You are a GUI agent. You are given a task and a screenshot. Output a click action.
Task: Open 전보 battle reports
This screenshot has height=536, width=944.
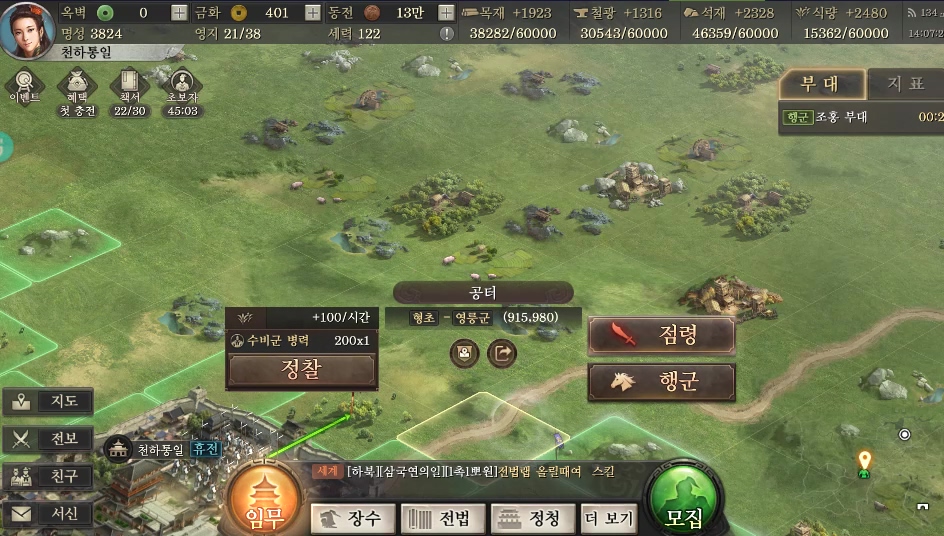point(48,439)
